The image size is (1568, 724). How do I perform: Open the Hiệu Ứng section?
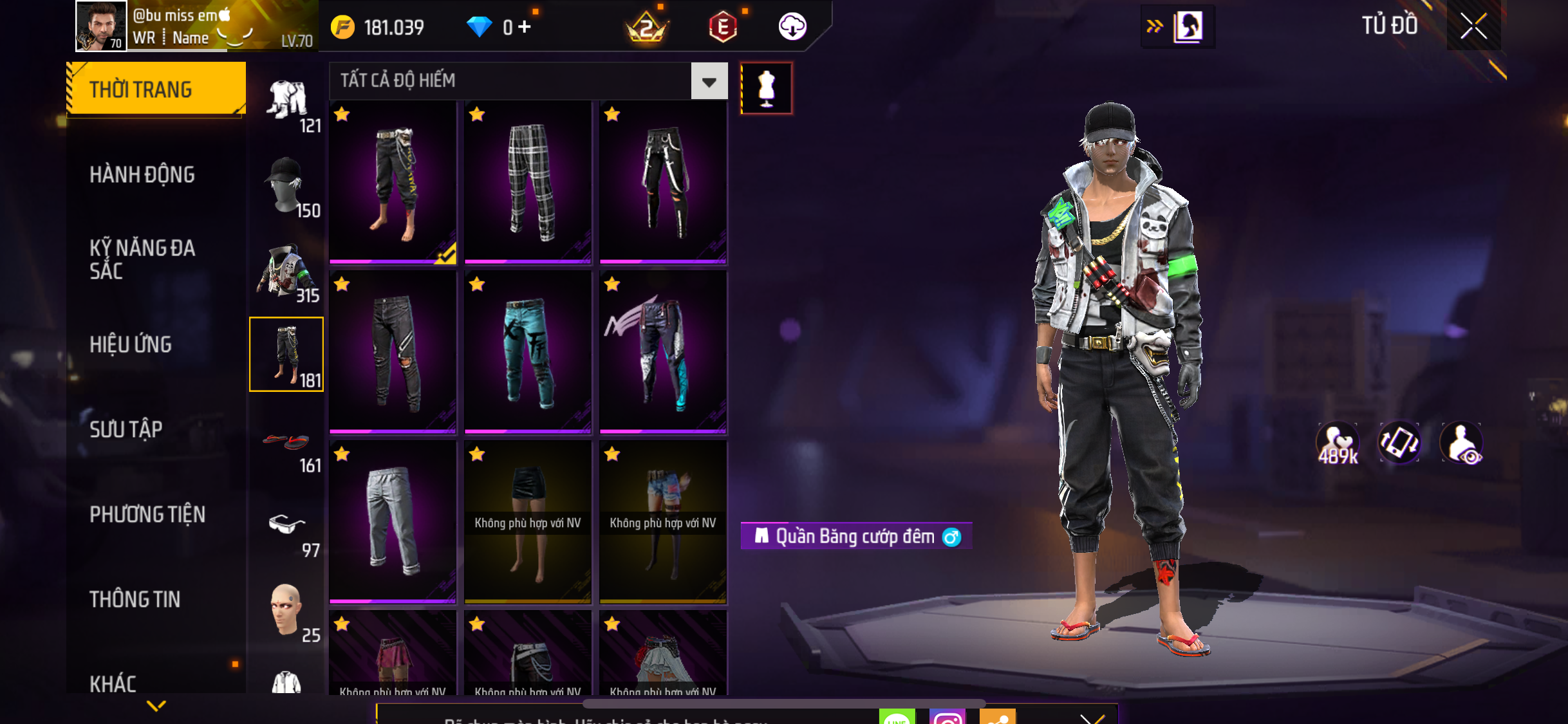point(131,344)
